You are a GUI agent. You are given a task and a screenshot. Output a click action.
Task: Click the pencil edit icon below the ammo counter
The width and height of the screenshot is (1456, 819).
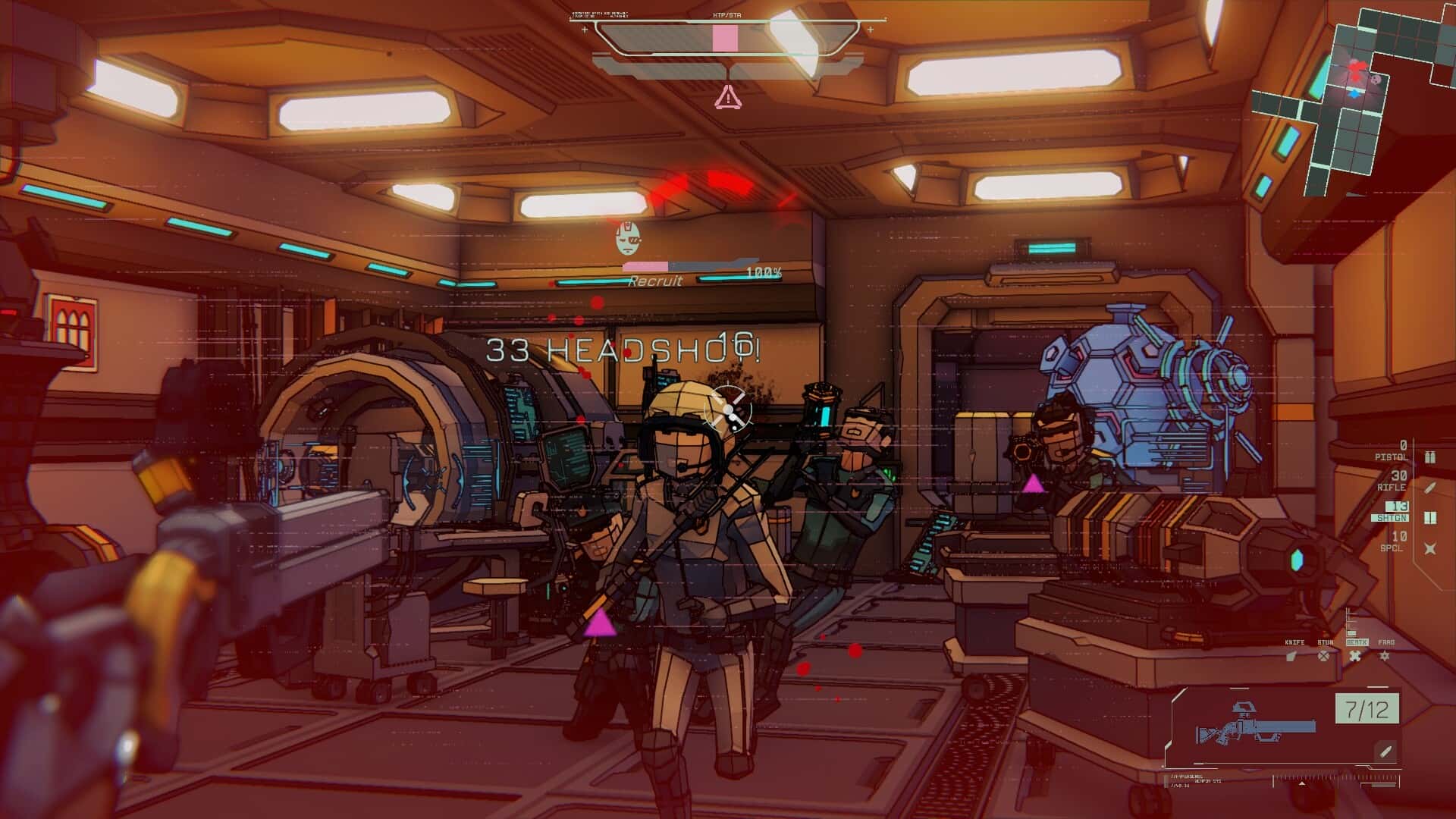1384,752
